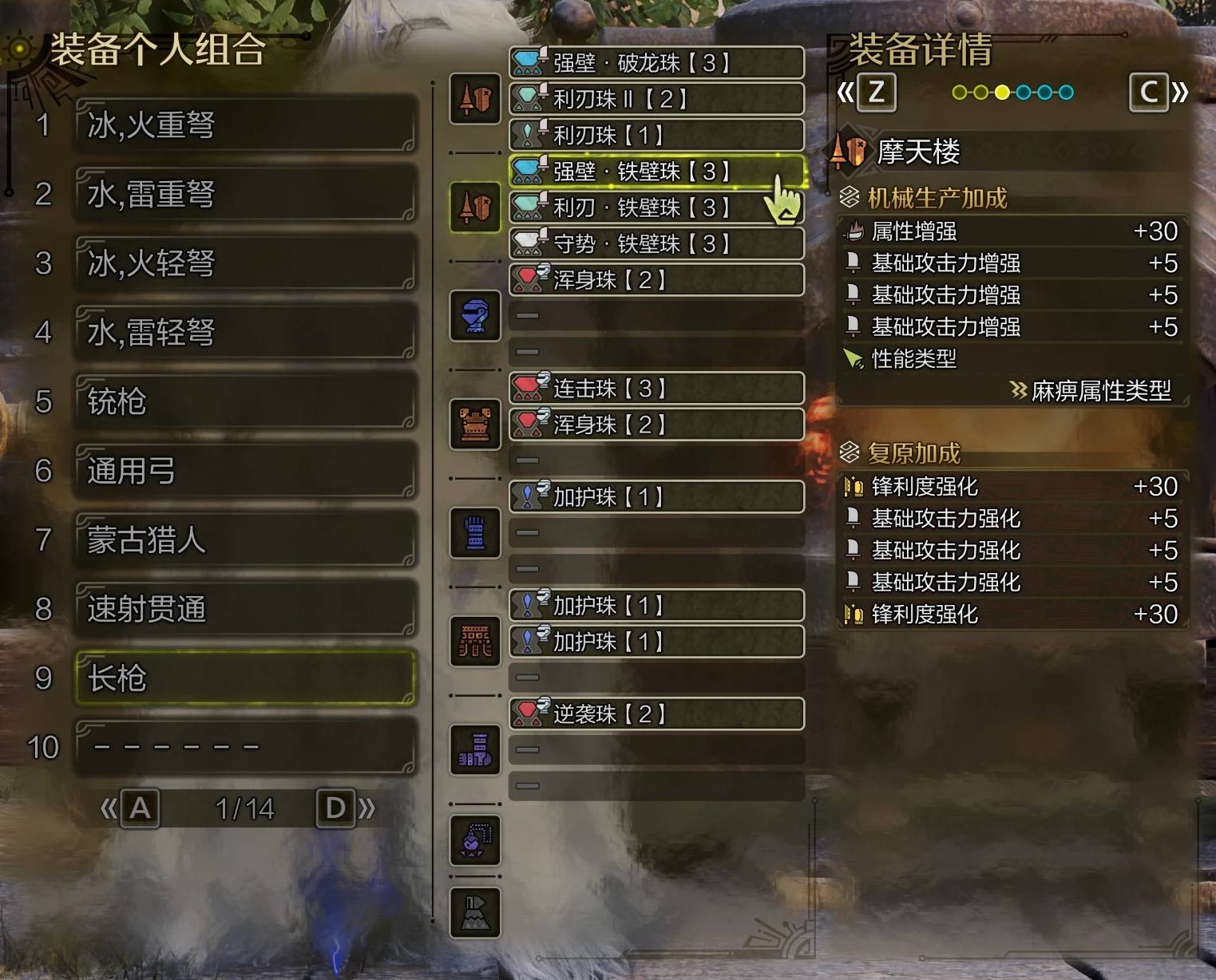Click the chest armor slot icon
The height and width of the screenshot is (980, 1216).
click(474, 425)
